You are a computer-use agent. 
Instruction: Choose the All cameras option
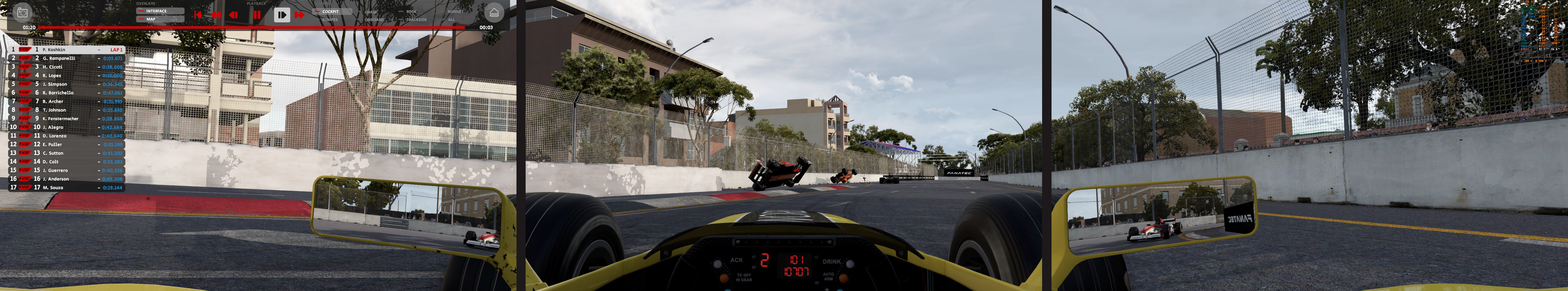pos(451,19)
